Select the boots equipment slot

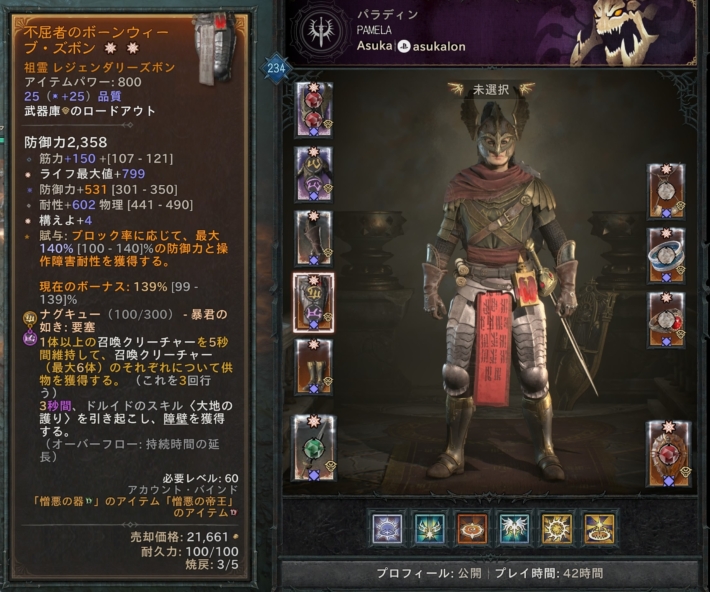point(314,365)
